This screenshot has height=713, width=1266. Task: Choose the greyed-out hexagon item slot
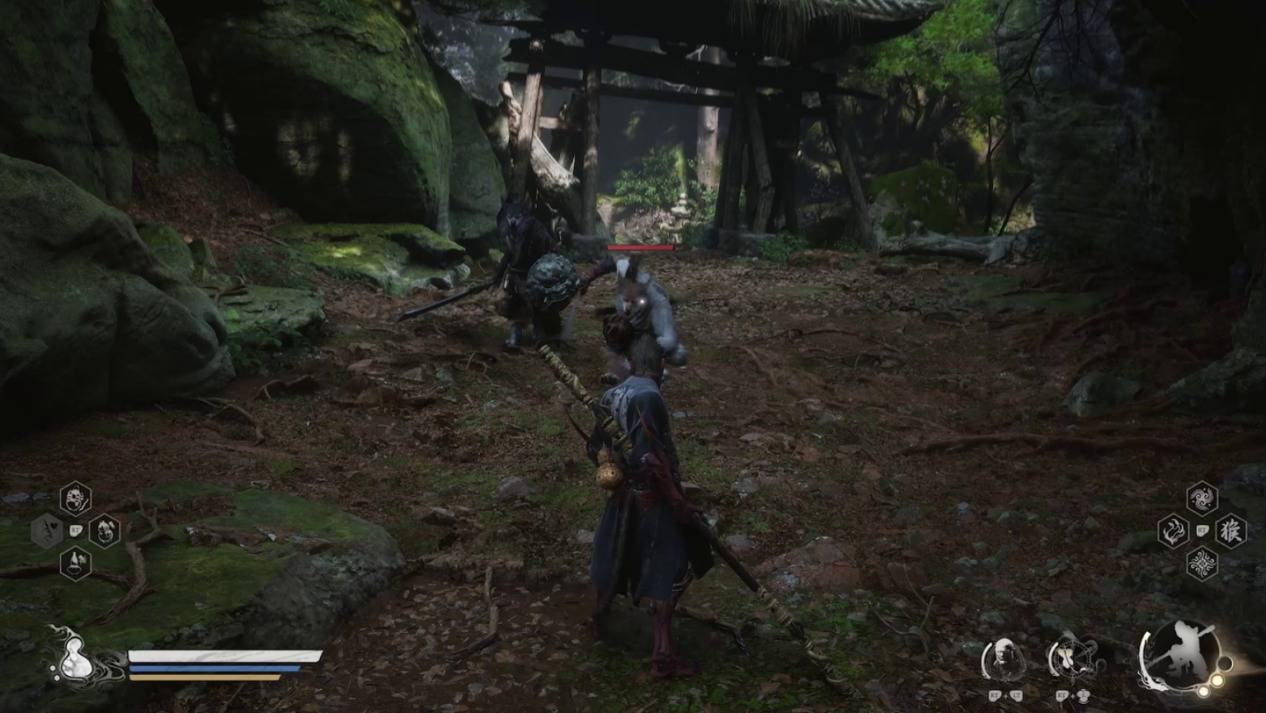[46, 530]
